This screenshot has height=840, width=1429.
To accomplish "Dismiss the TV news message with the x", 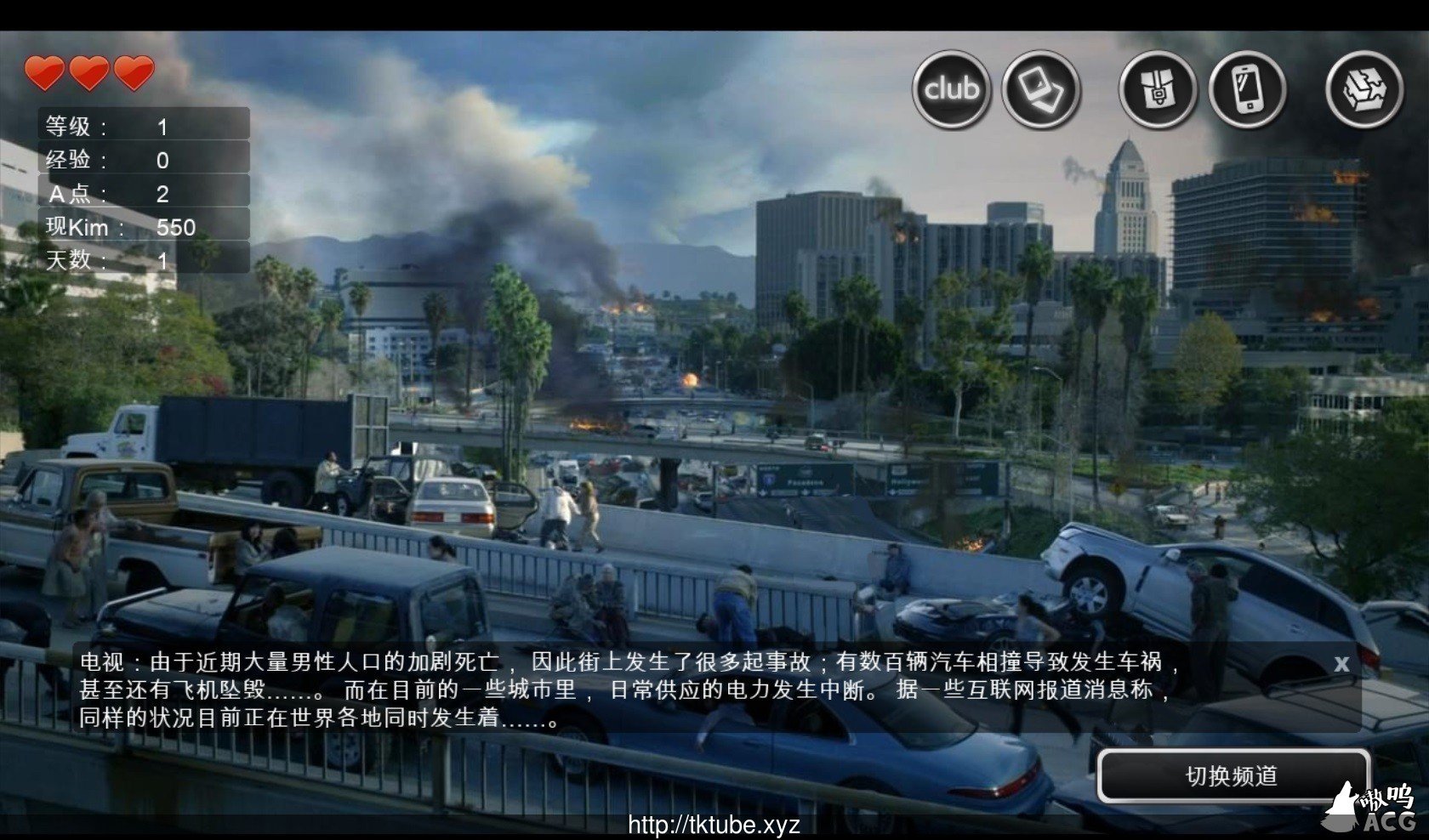I will pos(1341,665).
